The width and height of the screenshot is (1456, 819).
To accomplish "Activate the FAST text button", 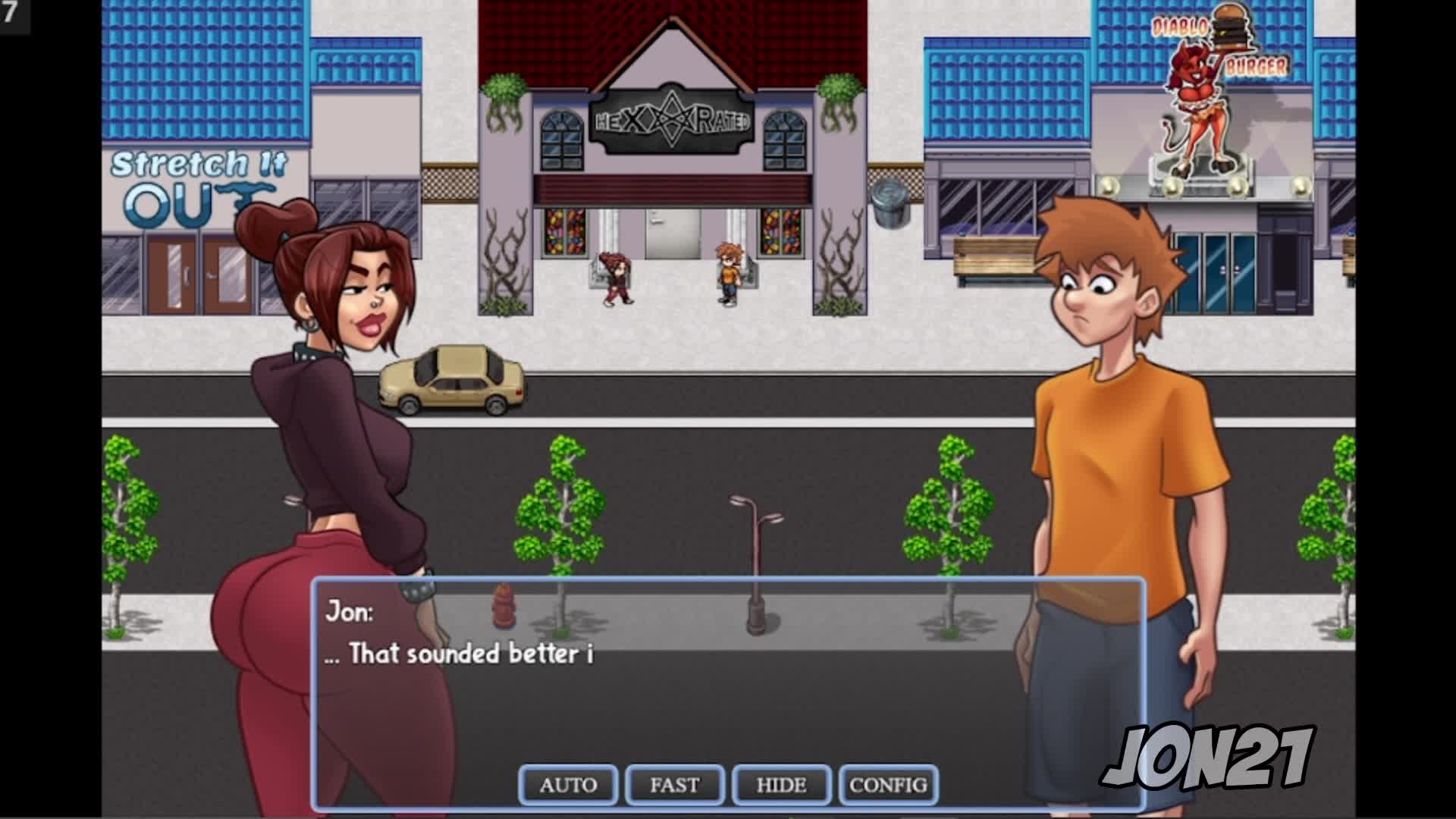I will click(x=674, y=785).
